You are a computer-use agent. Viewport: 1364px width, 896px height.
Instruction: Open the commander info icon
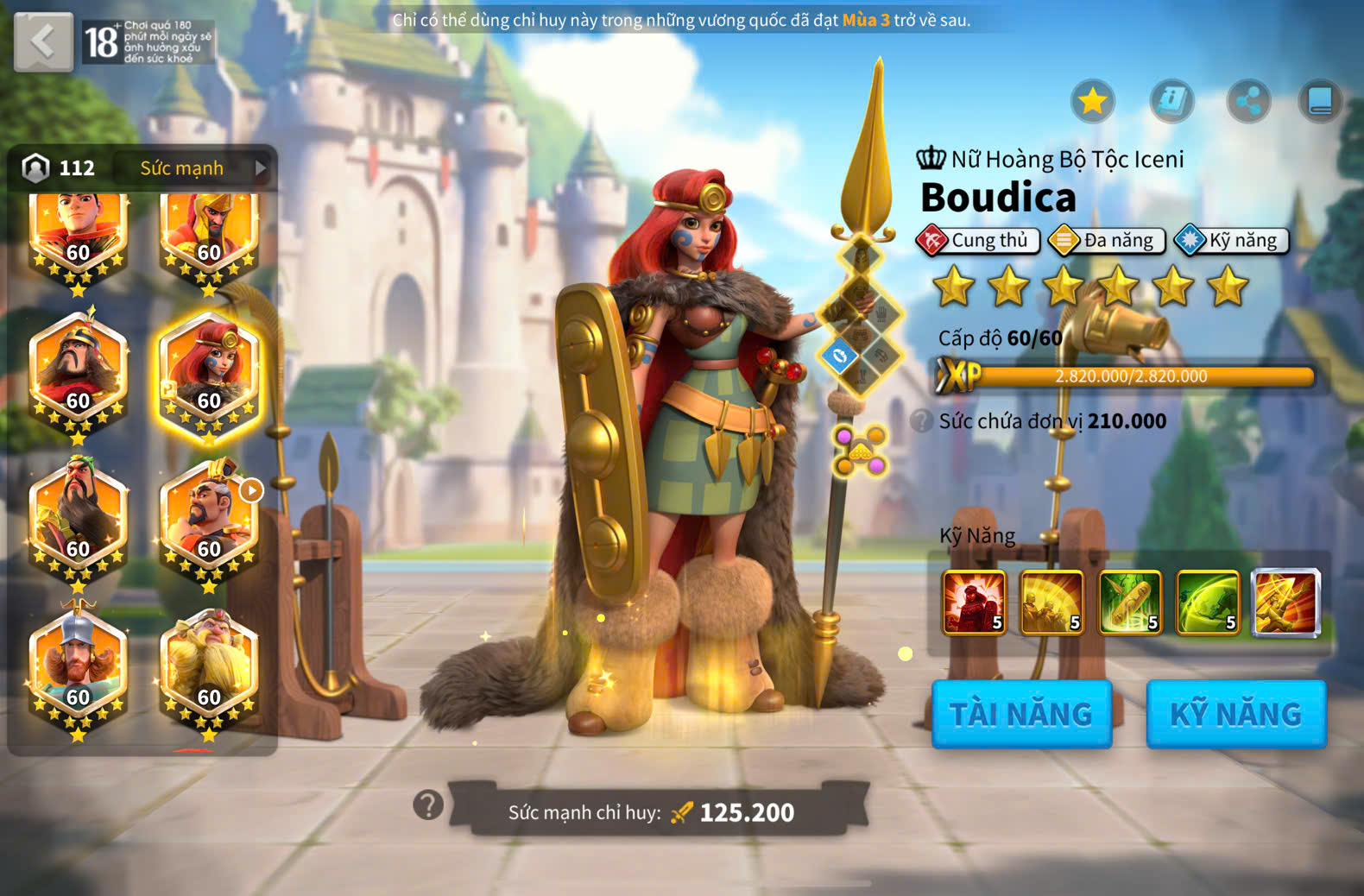pyautogui.click(x=1171, y=102)
